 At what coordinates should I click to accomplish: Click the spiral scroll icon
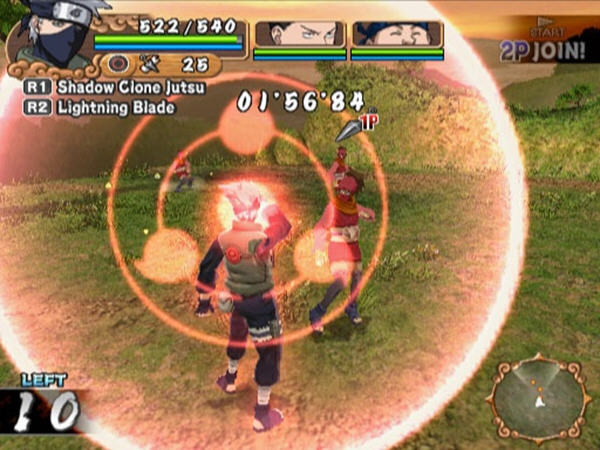pyautogui.click(x=119, y=65)
